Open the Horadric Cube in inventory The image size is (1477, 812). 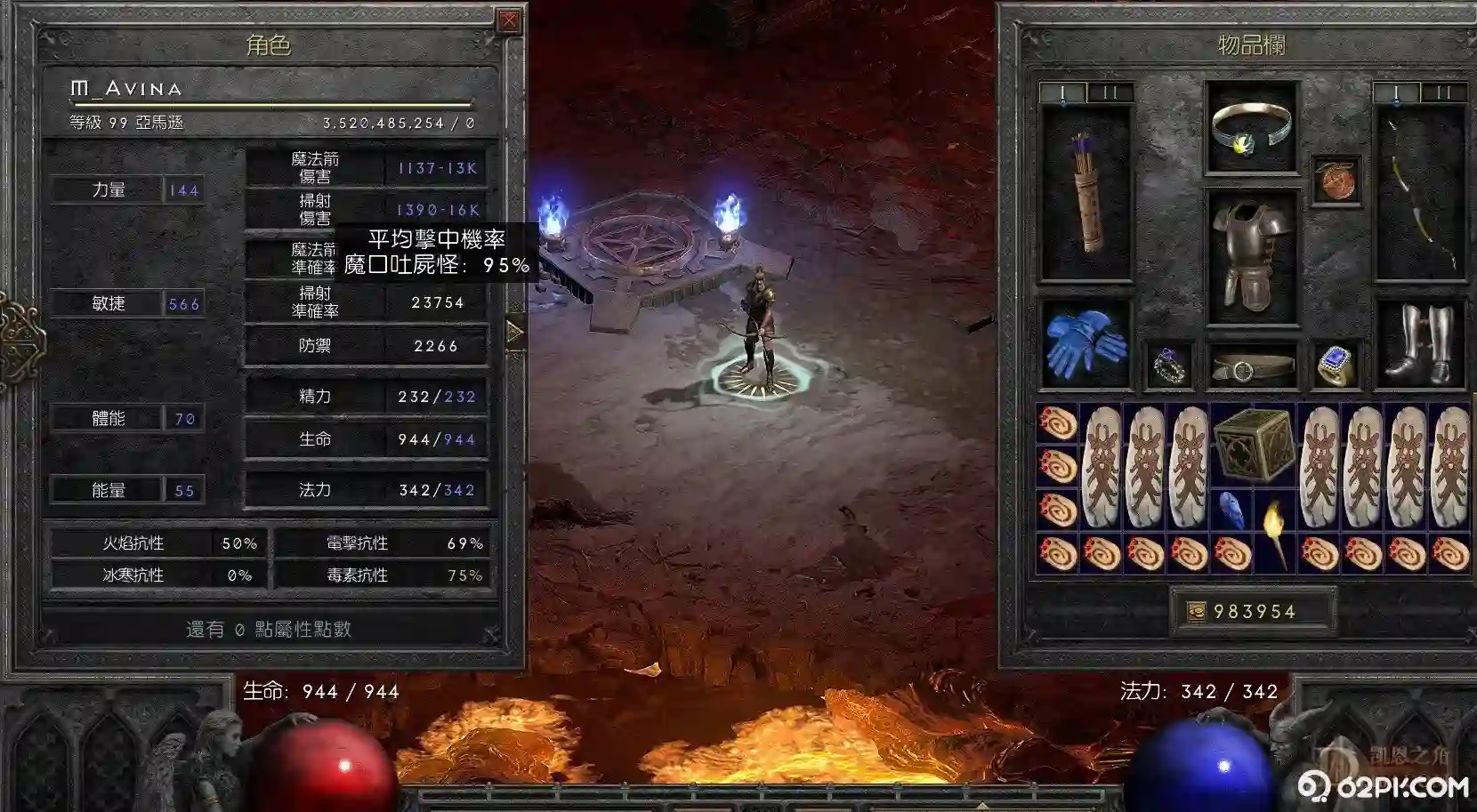[1254, 445]
